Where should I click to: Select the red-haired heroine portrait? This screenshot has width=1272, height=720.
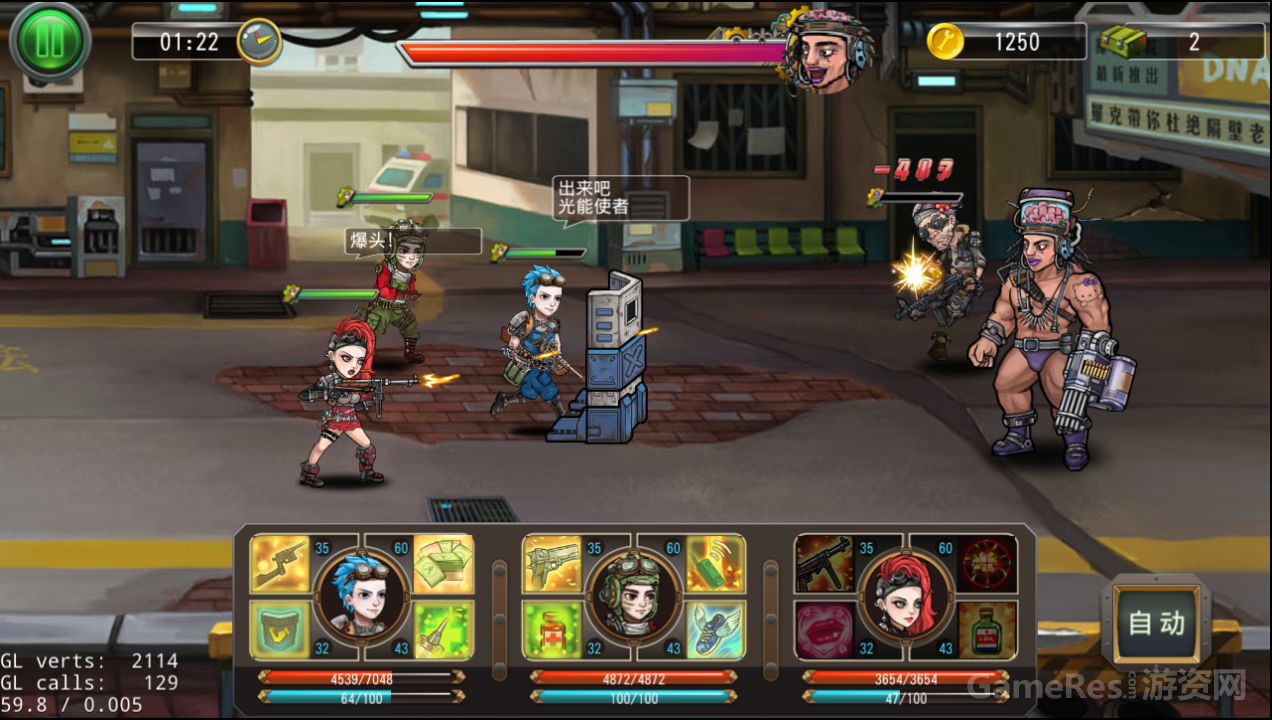[905, 594]
